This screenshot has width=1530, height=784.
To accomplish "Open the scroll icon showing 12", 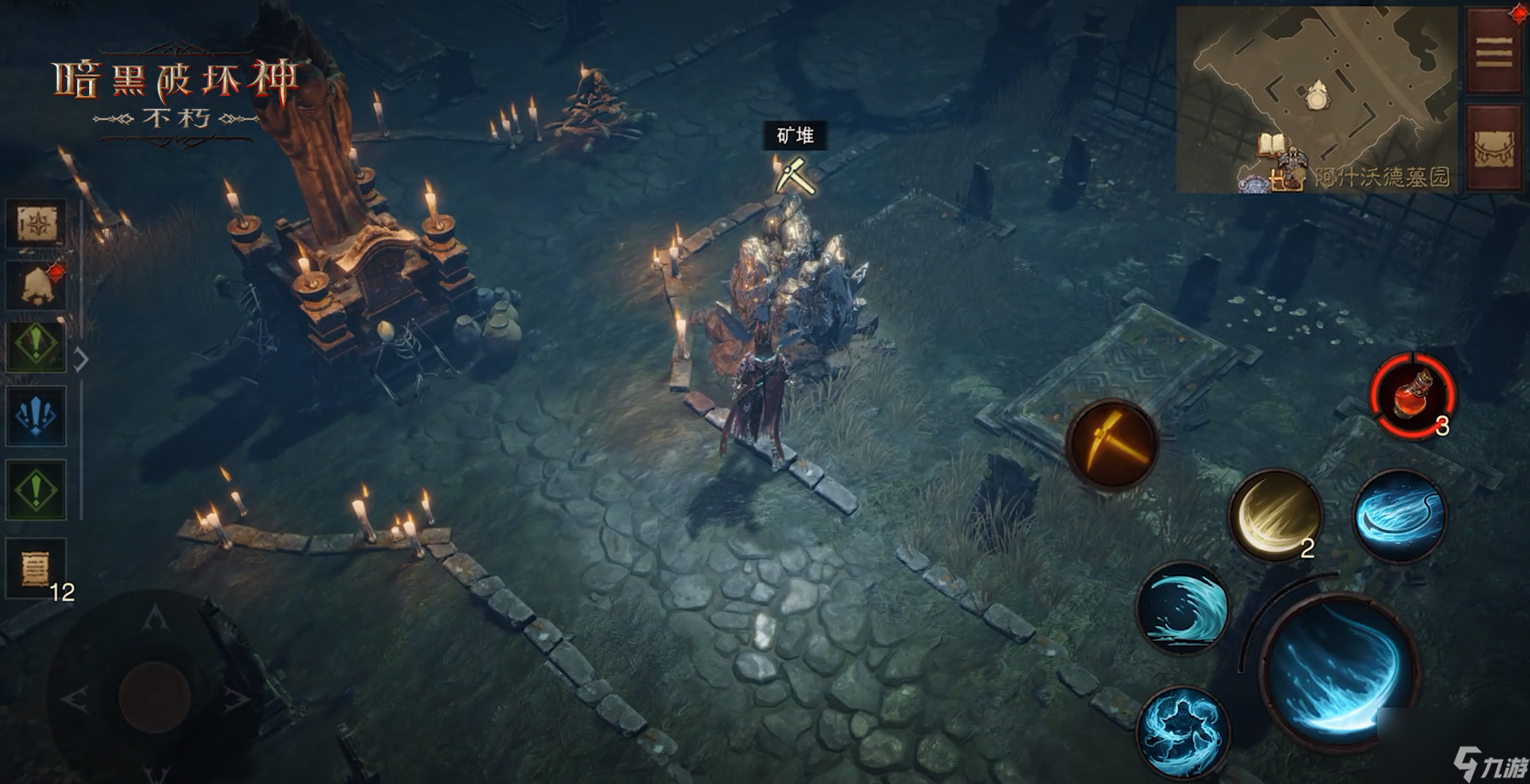I will [x=36, y=567].
